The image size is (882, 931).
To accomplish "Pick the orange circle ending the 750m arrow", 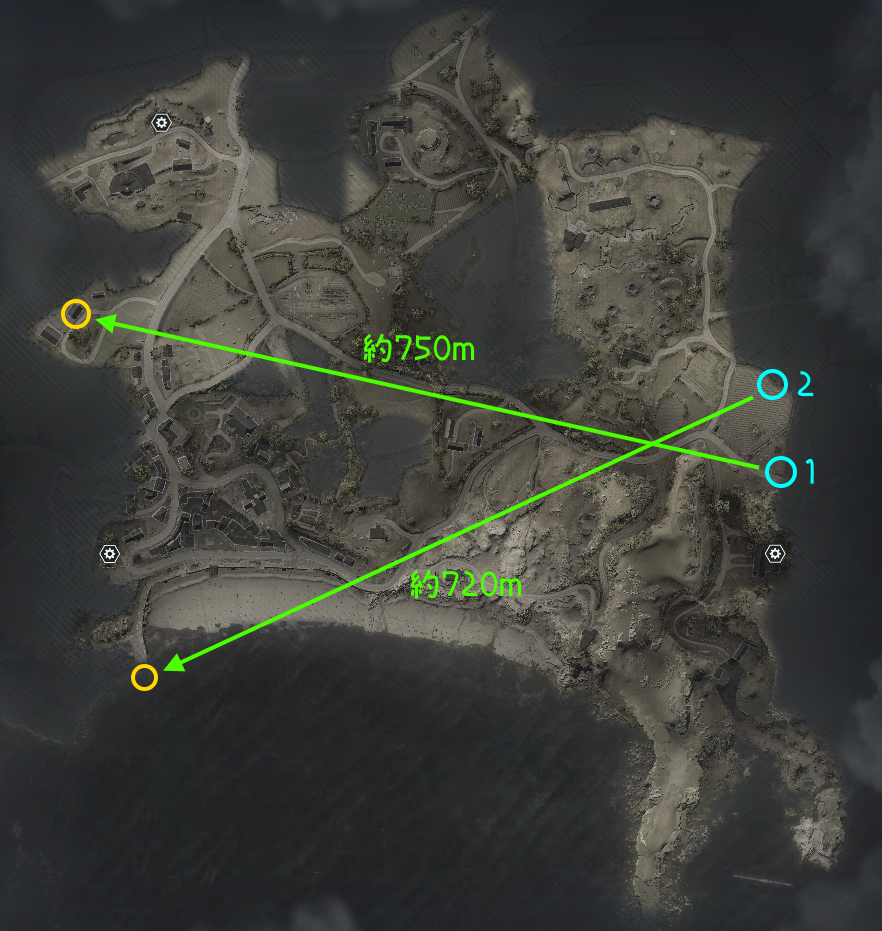I will tap(76, 314).
